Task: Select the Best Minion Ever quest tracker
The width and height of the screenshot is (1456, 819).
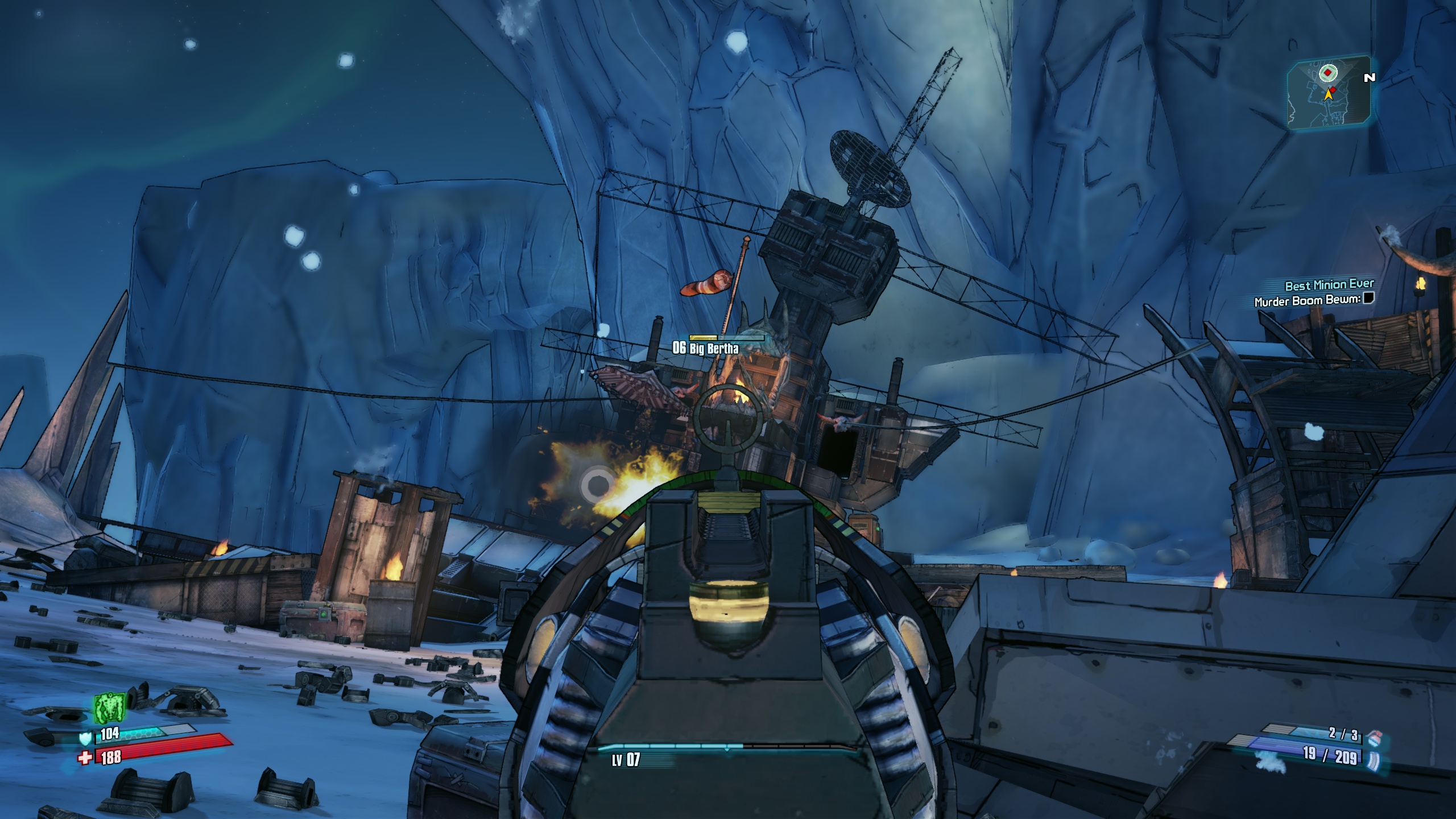Action: (x=1329, y=284)
